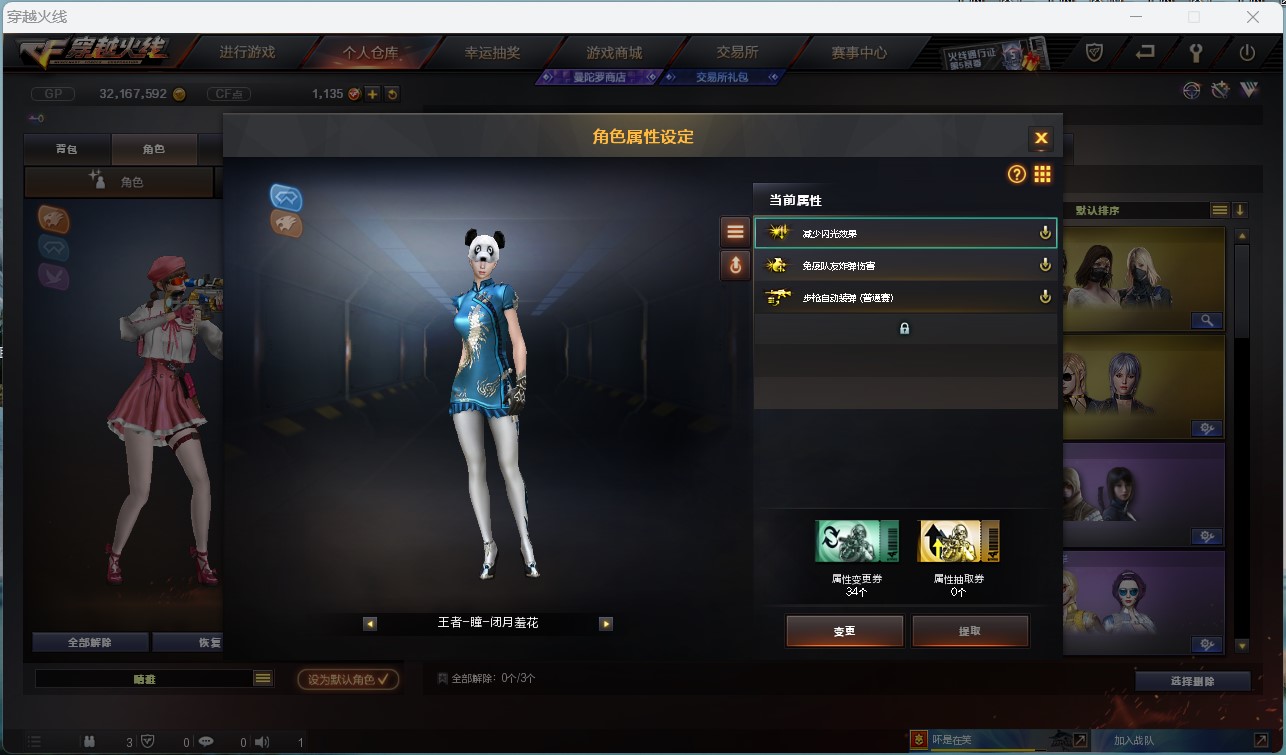Click the 属性变更券 ticket icon
Viewport: 1286px width, 755px height.
[856, 541]
